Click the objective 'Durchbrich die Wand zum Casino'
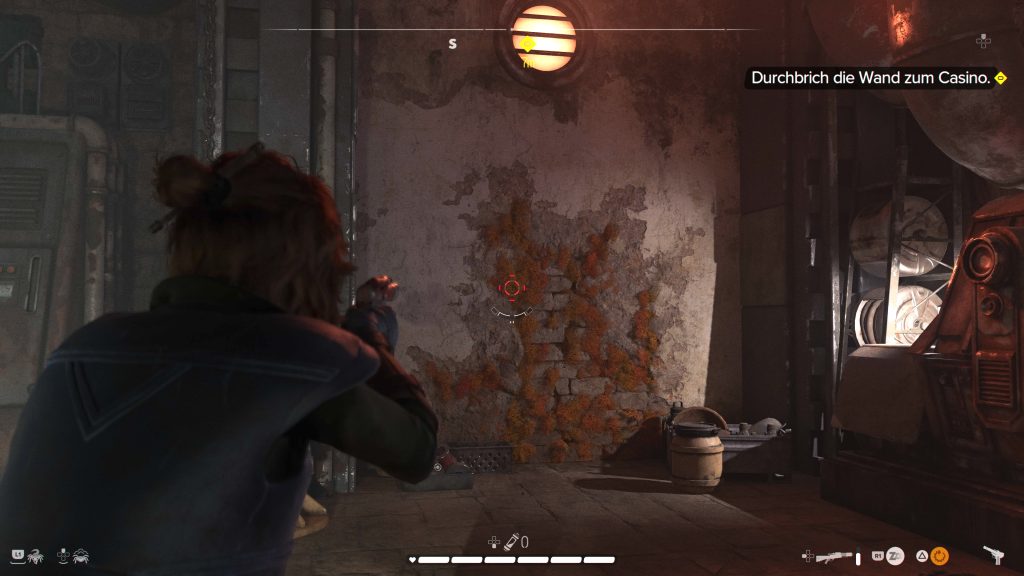This screenshot has height=576, width=1024. pyautogui.click(x=869, y=77)
